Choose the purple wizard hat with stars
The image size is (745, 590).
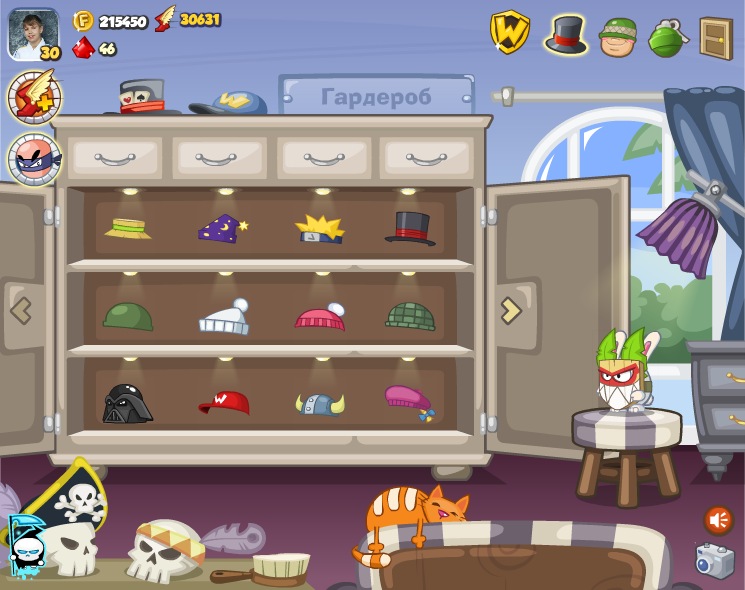[x=222, y=228]
